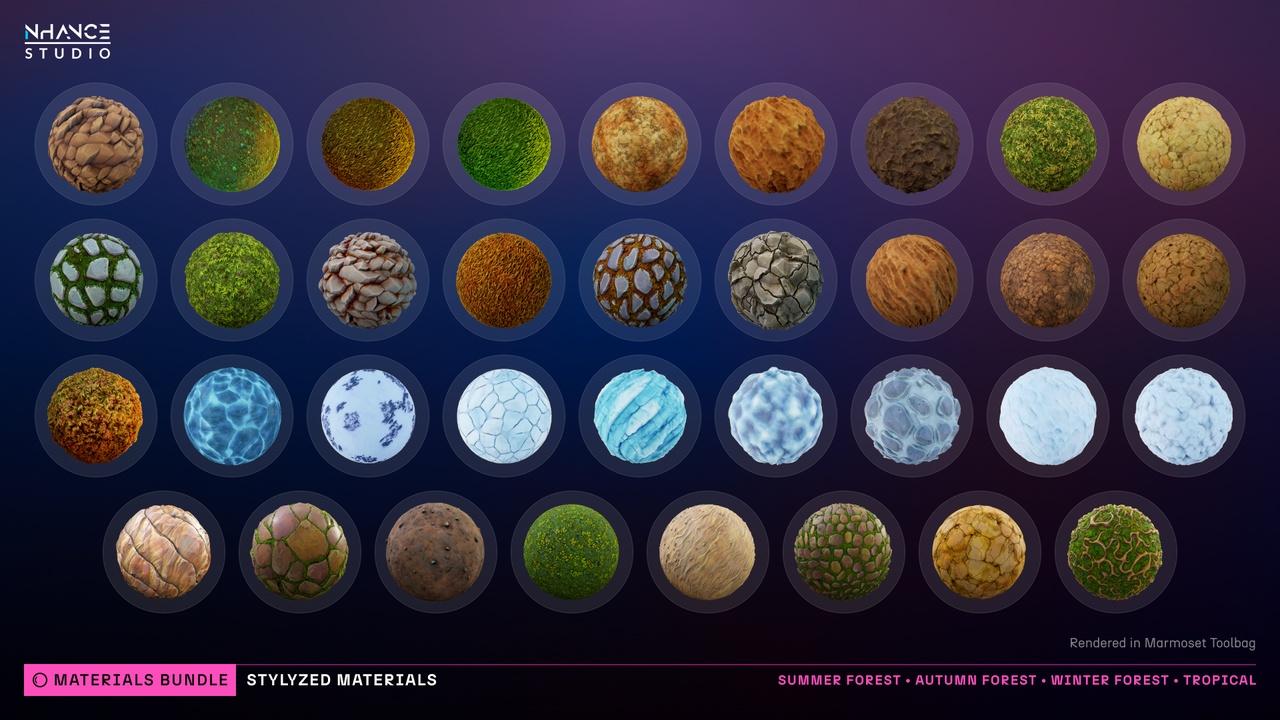Select the Materials Bundle pink badge
1280x720 pixels.
130,680
